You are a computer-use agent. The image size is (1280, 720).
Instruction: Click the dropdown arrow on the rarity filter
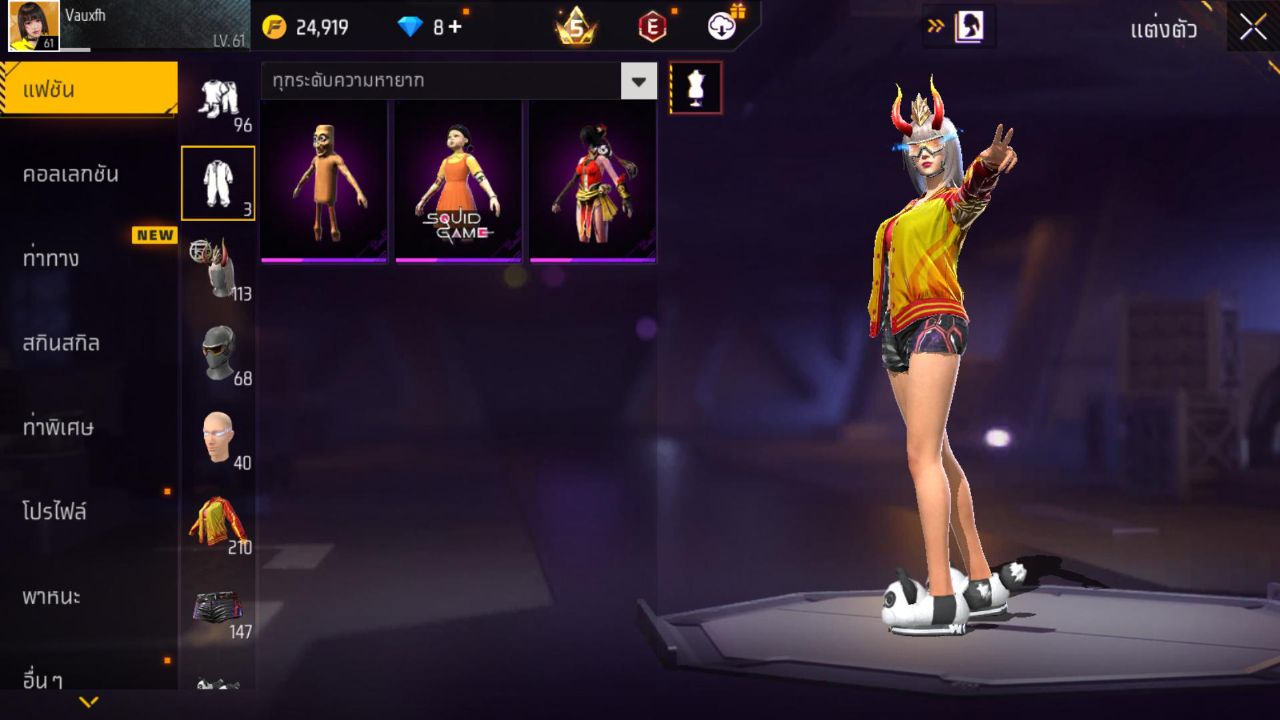point(638,83)
